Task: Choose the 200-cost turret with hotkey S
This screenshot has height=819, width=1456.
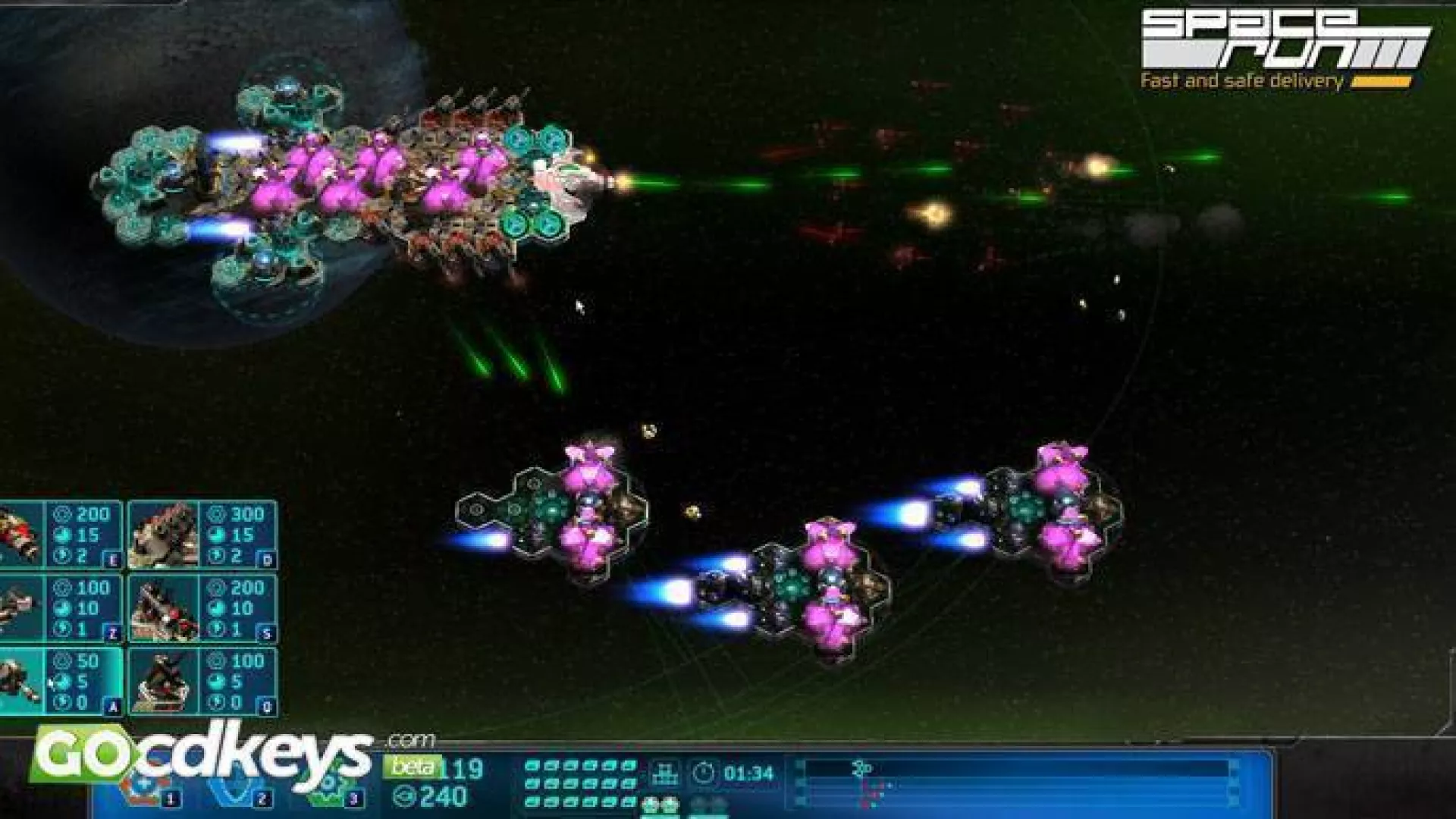Action: pos(202,607)
